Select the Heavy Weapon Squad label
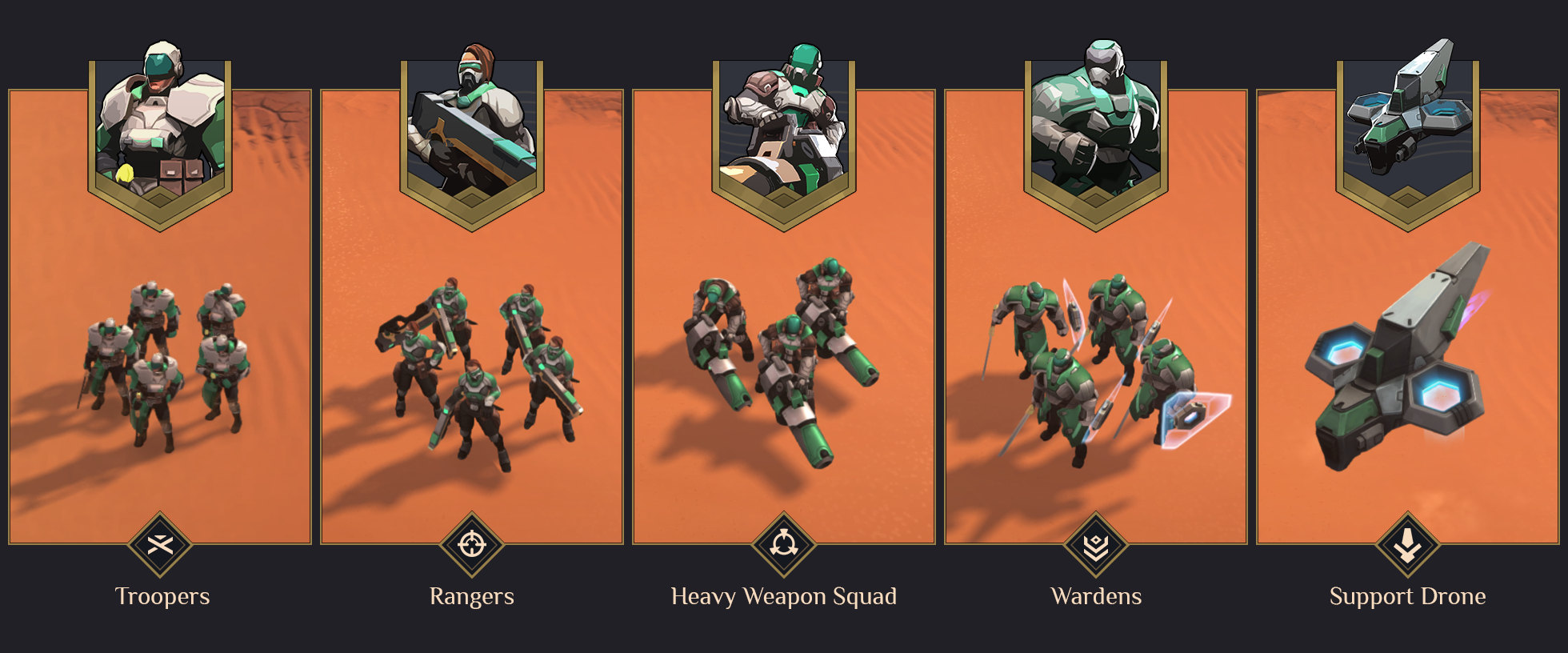Image resolution: width=1568 pixels, height=653 pixels. [x=784, y=596]
